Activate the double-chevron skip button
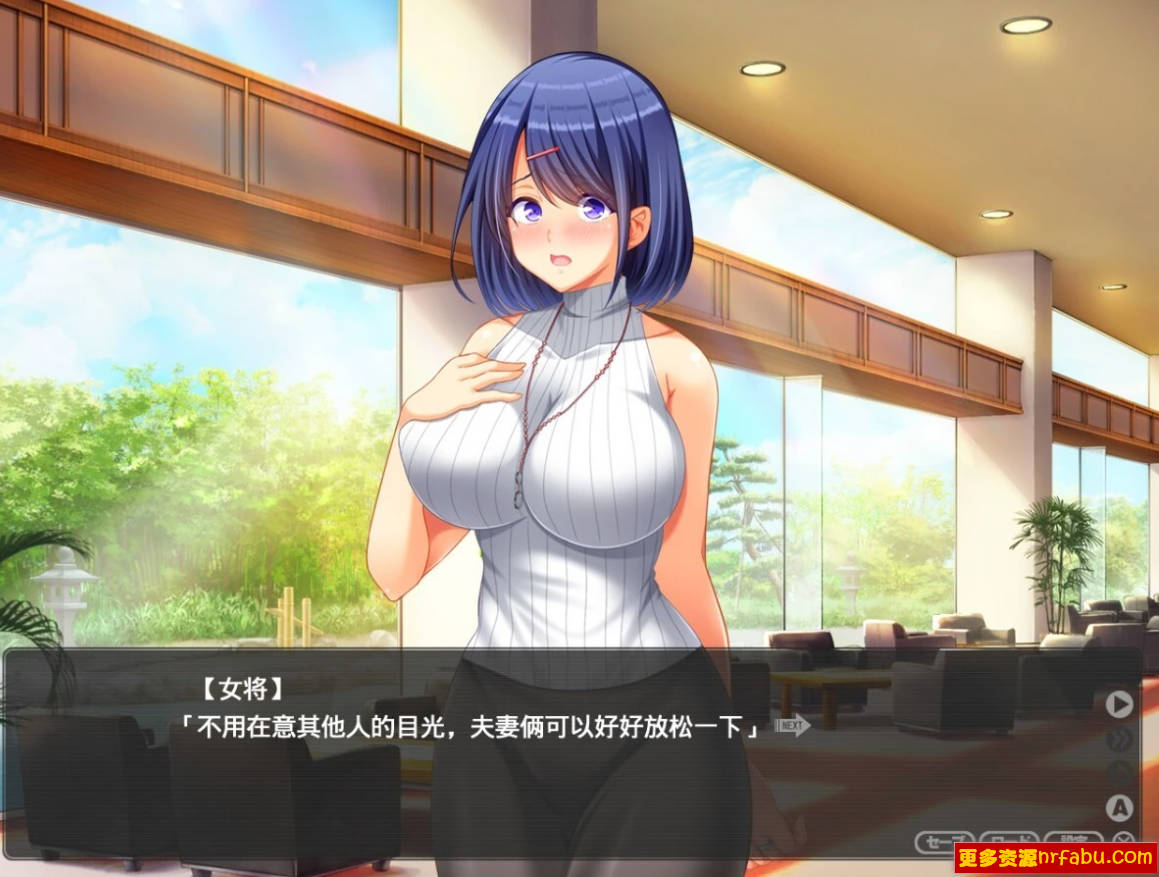The width and height of the screenshot is (1159, 877). point(1120,739)
